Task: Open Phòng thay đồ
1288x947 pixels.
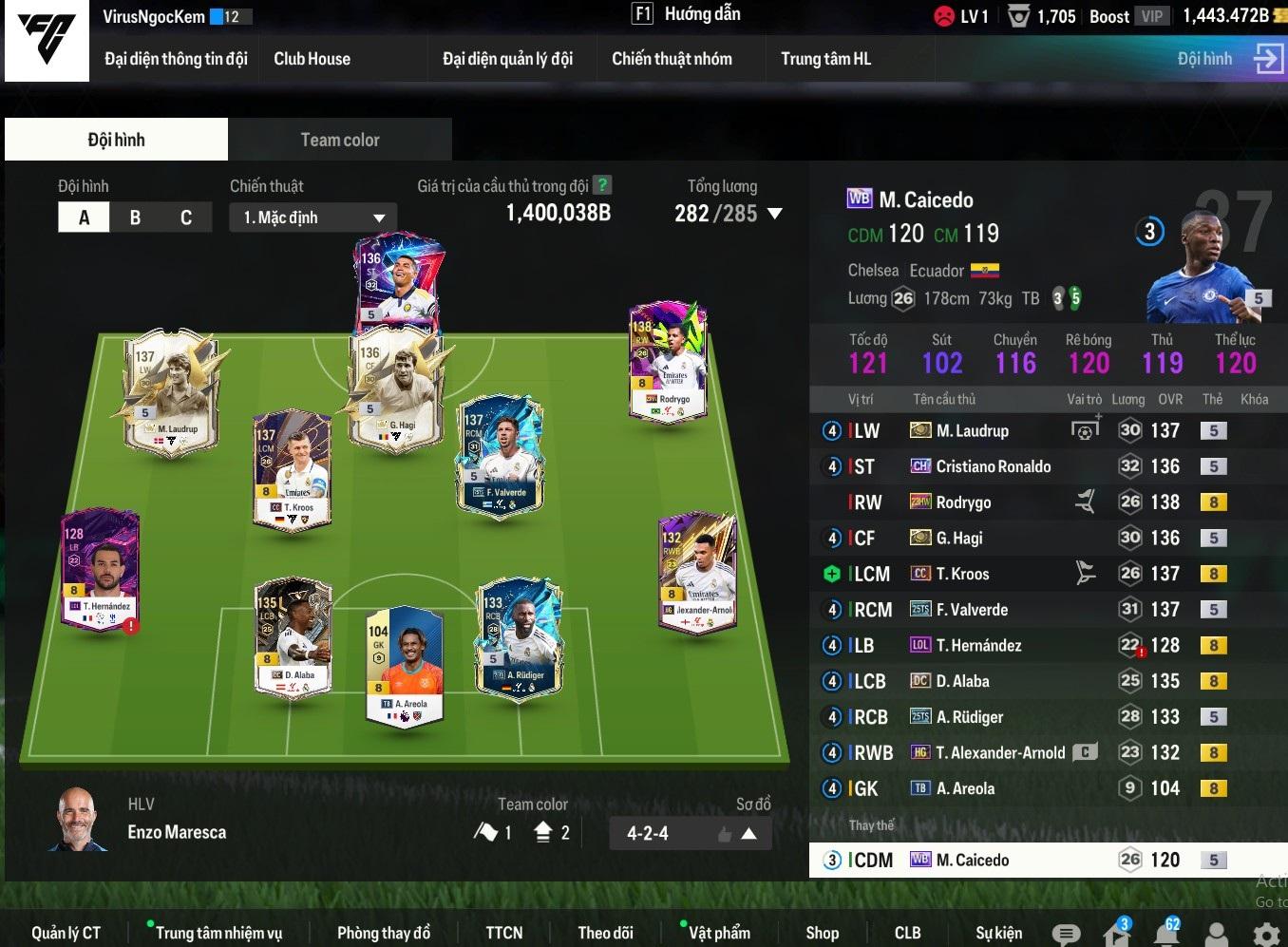Action: point(383,933)
